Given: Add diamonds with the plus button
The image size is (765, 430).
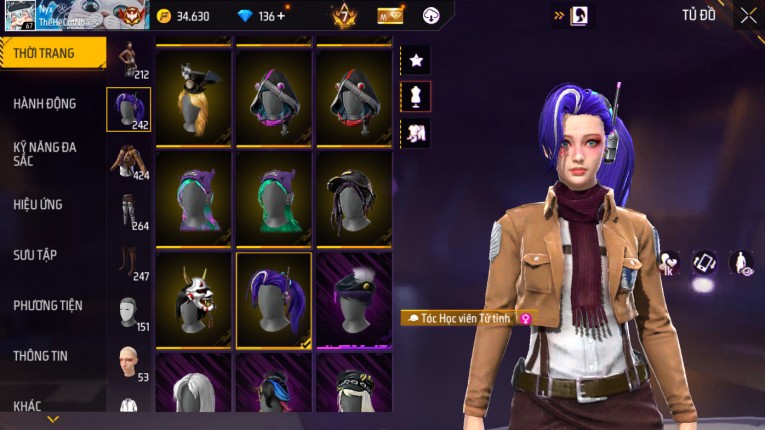Looking at the screenshot, I should pos(280,16).
